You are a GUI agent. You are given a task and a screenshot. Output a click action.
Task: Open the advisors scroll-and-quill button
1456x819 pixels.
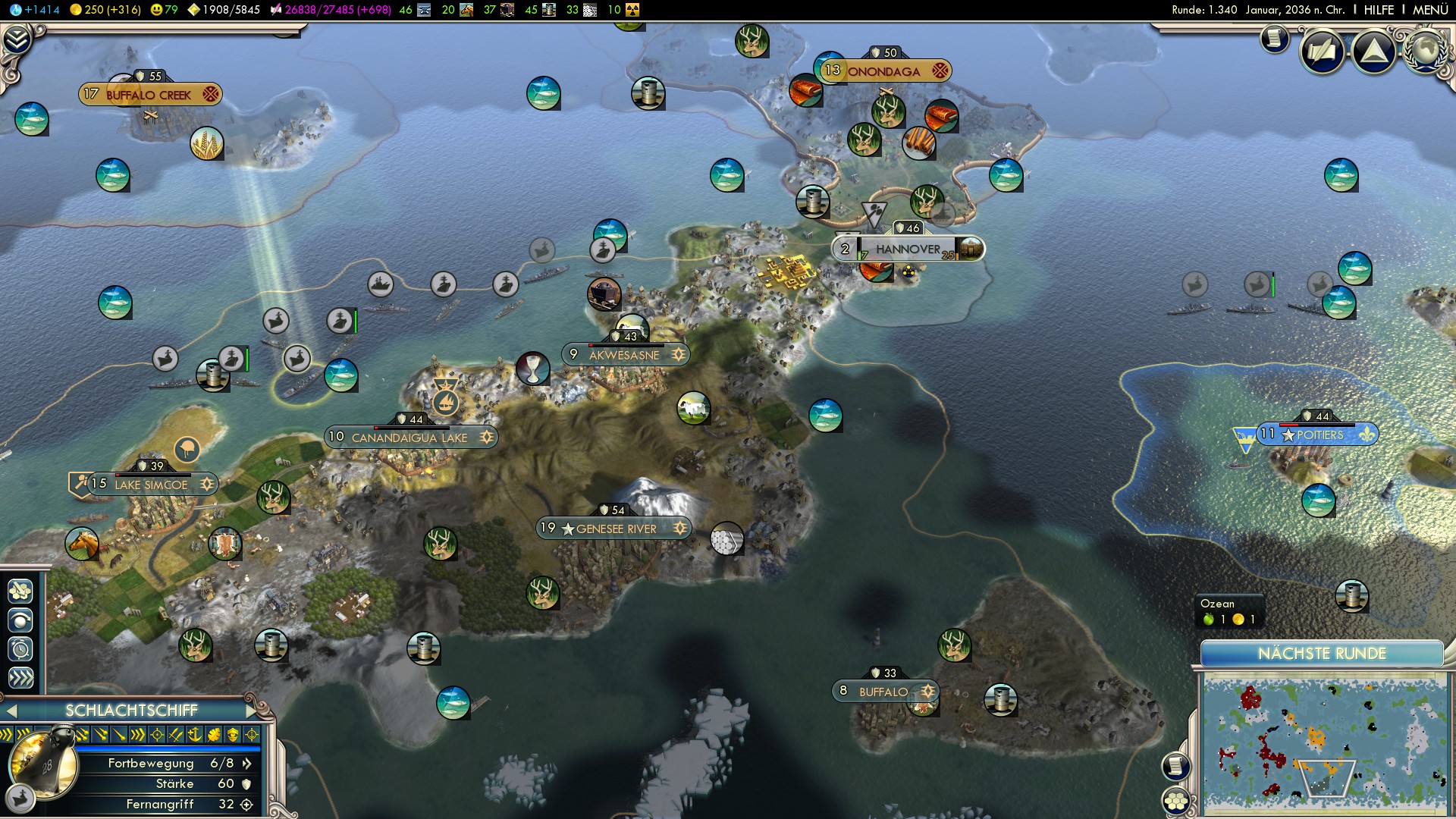point(1323,52)
